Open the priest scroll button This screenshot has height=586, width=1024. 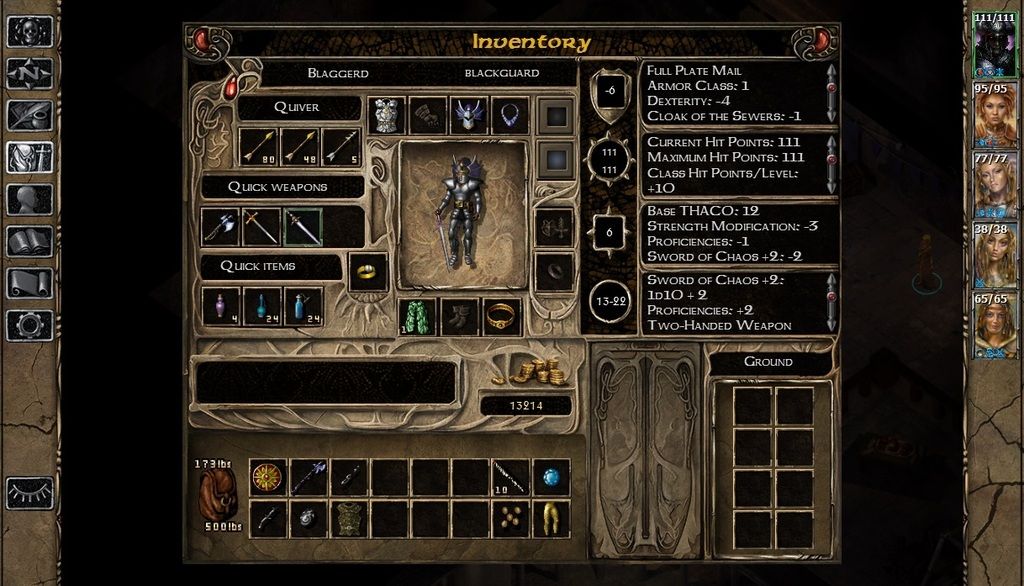(29, 283)
